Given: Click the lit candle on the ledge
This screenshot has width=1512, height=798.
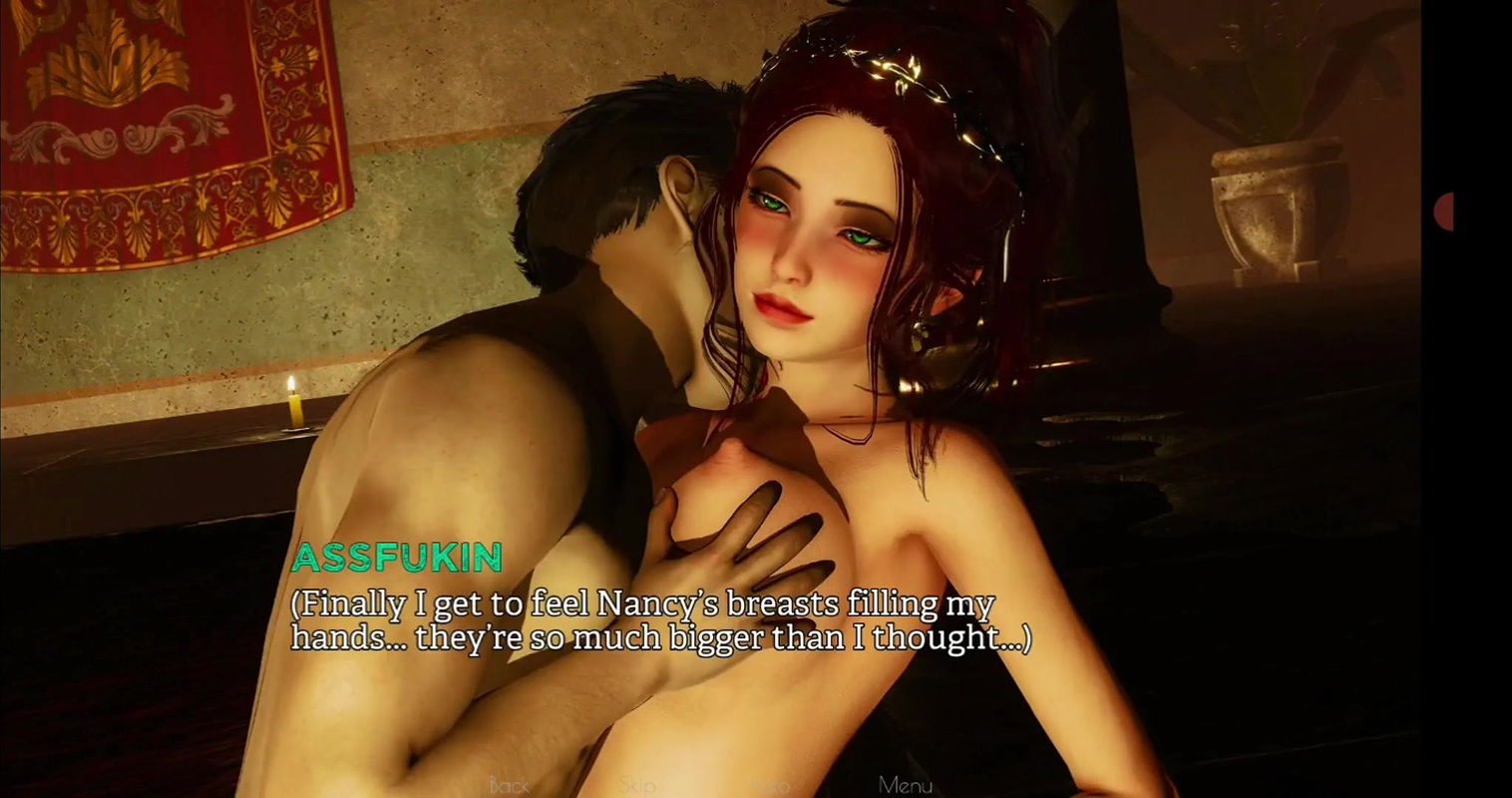Looking at the screenshot, I should point(294,409).
